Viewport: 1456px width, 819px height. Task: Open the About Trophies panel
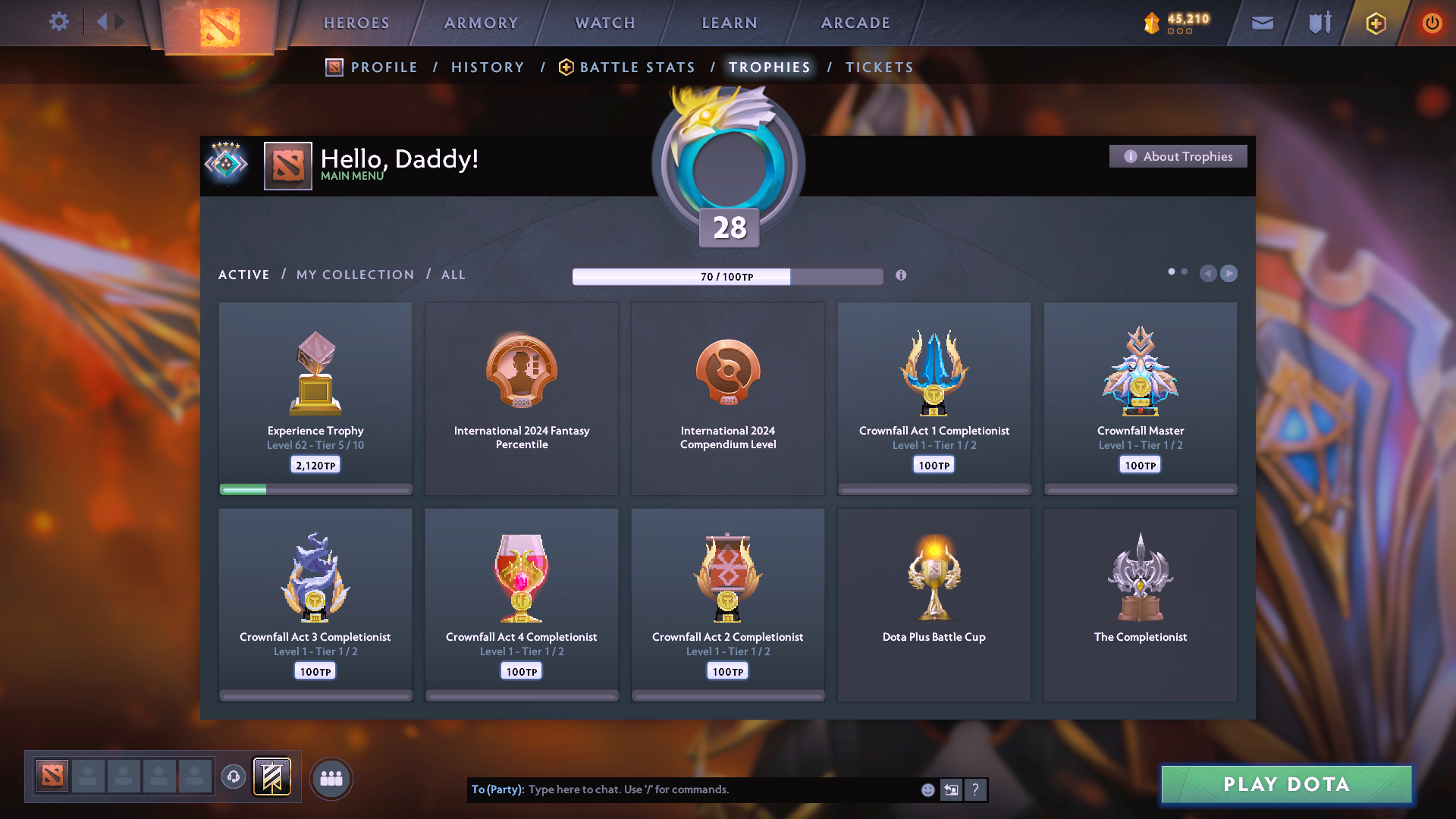pos(1178,156)
